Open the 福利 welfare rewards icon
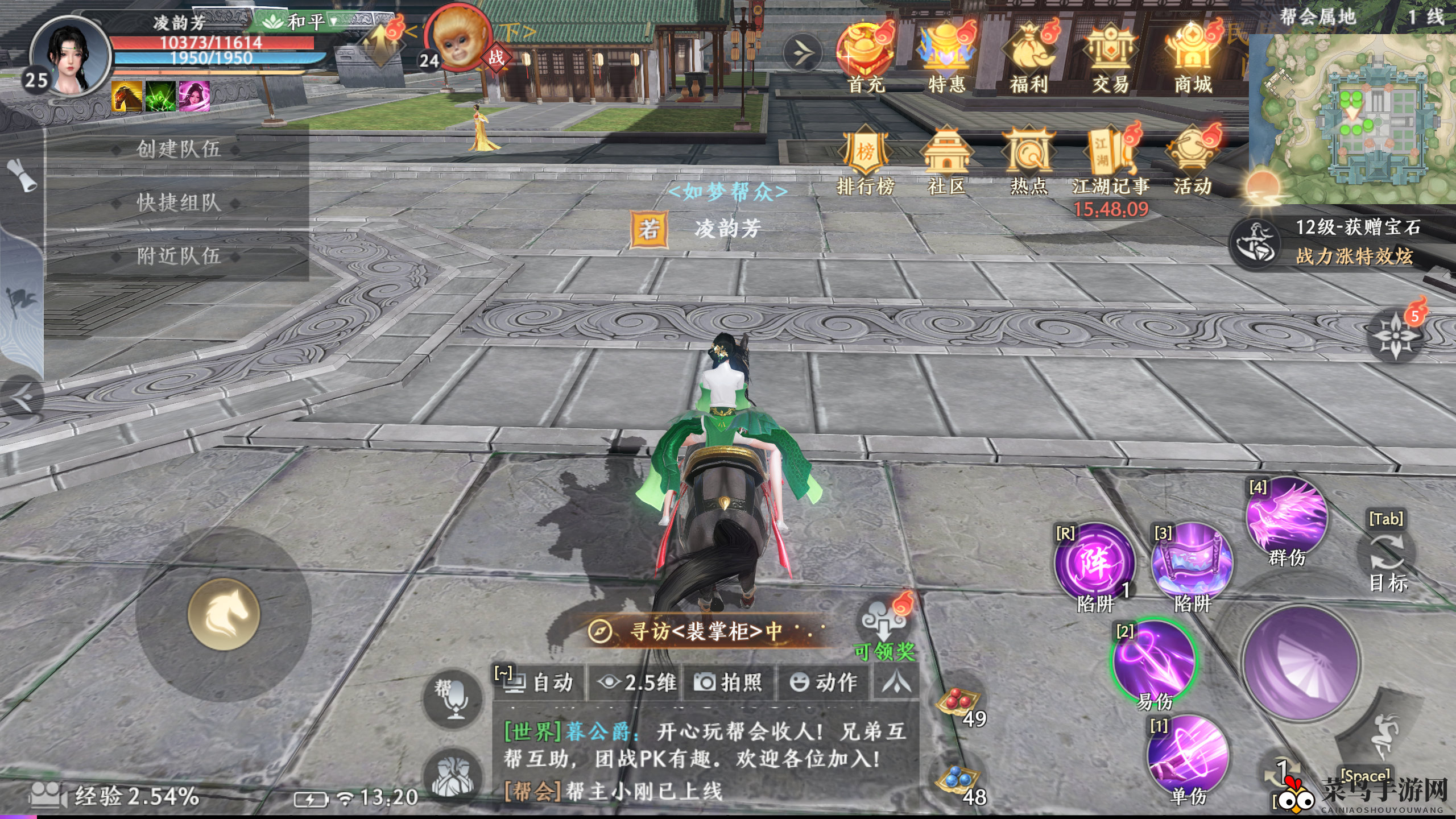1456x819 pixels. (x=1028, y=57)
